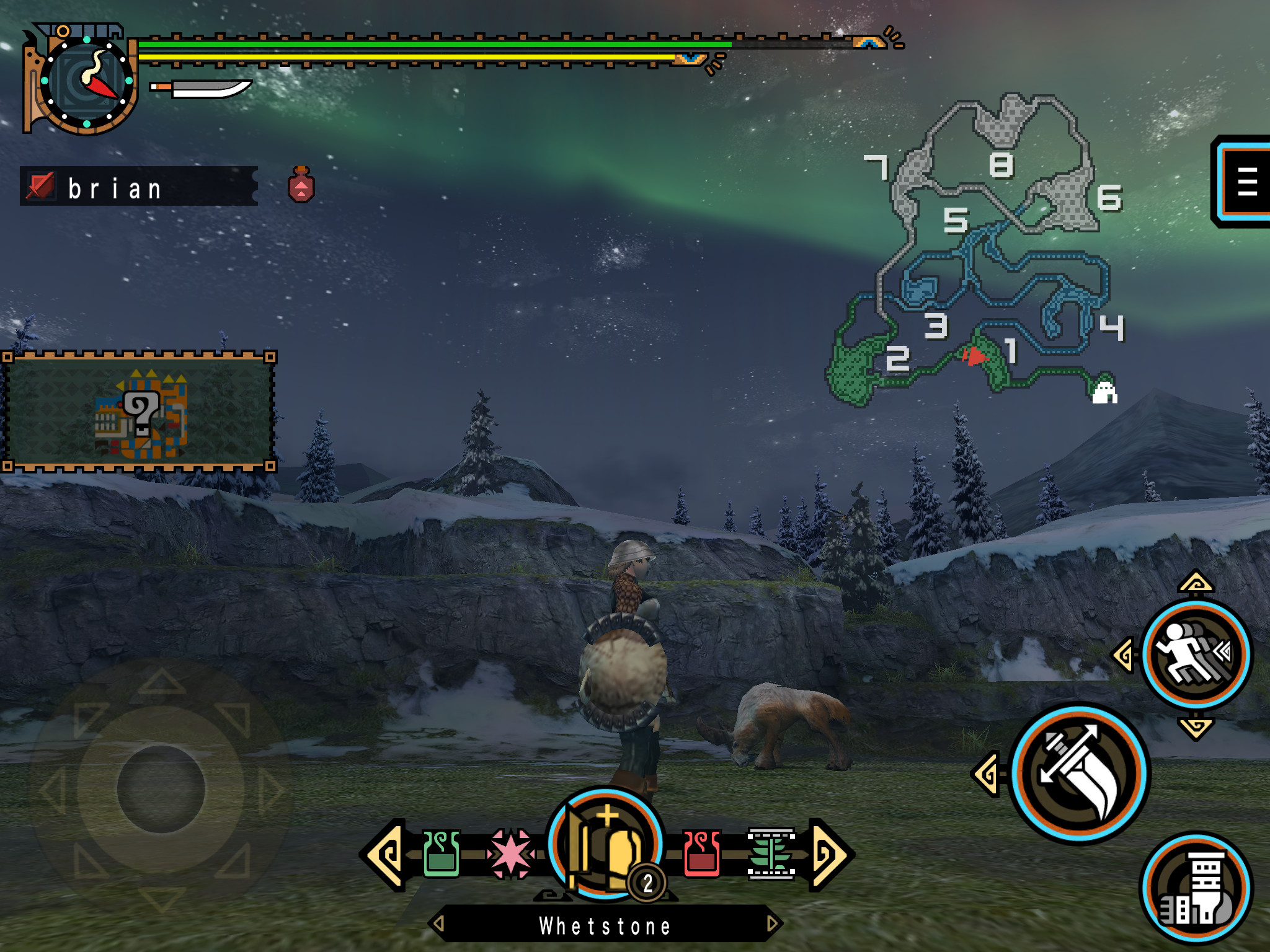Select the green herb item
Viewport: 1270px width, 952px height.
(x=771, y=855)
